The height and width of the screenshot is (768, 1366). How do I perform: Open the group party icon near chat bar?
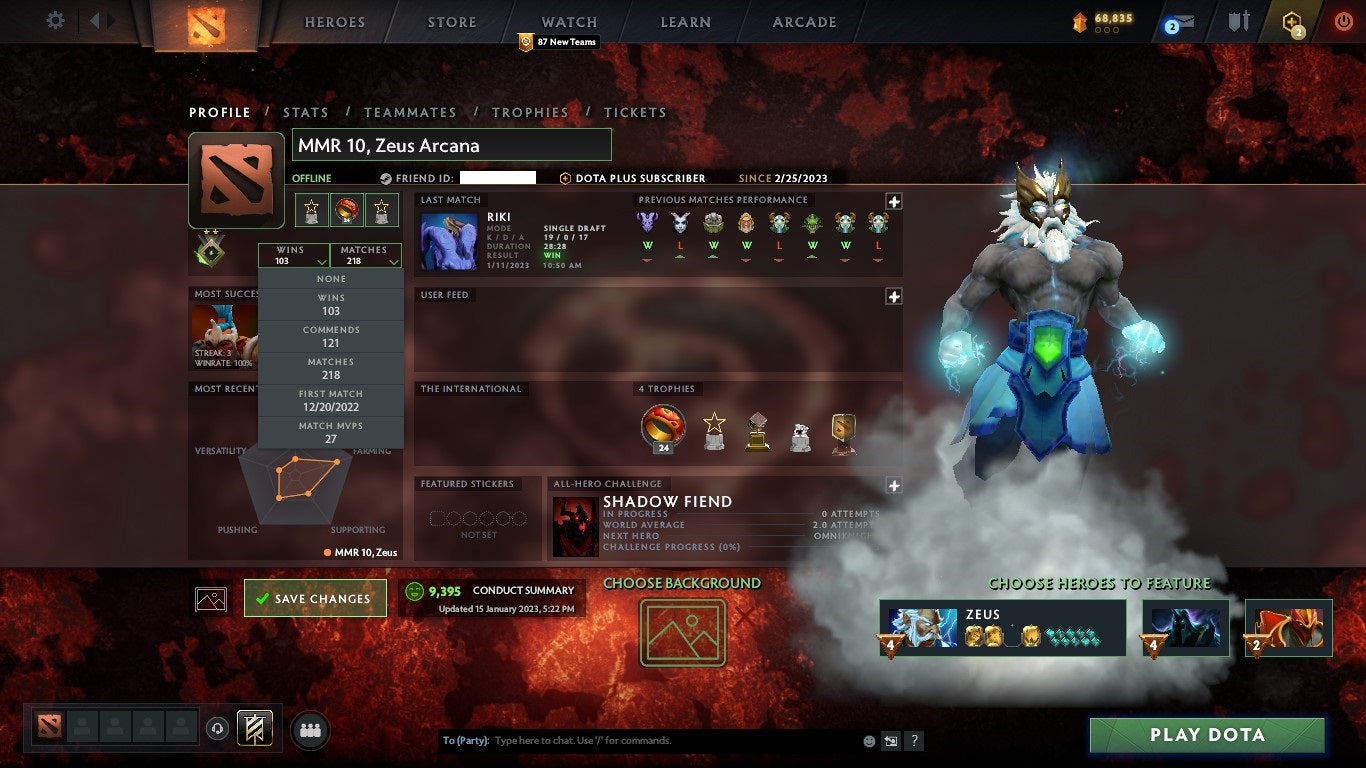click(310, 731)
